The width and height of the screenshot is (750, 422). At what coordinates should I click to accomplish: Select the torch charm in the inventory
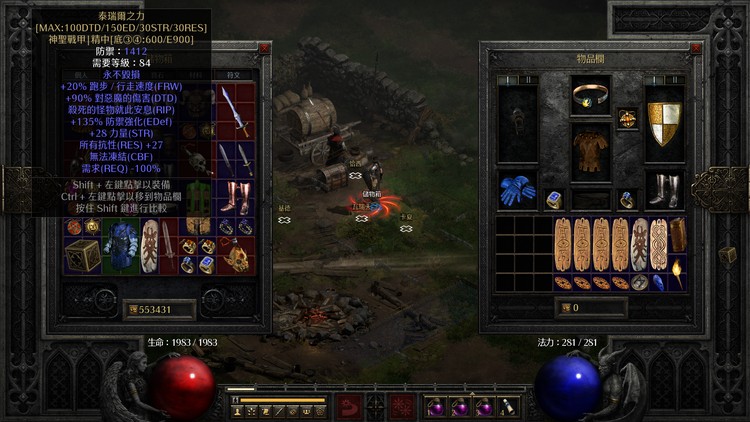pos(678,270)
